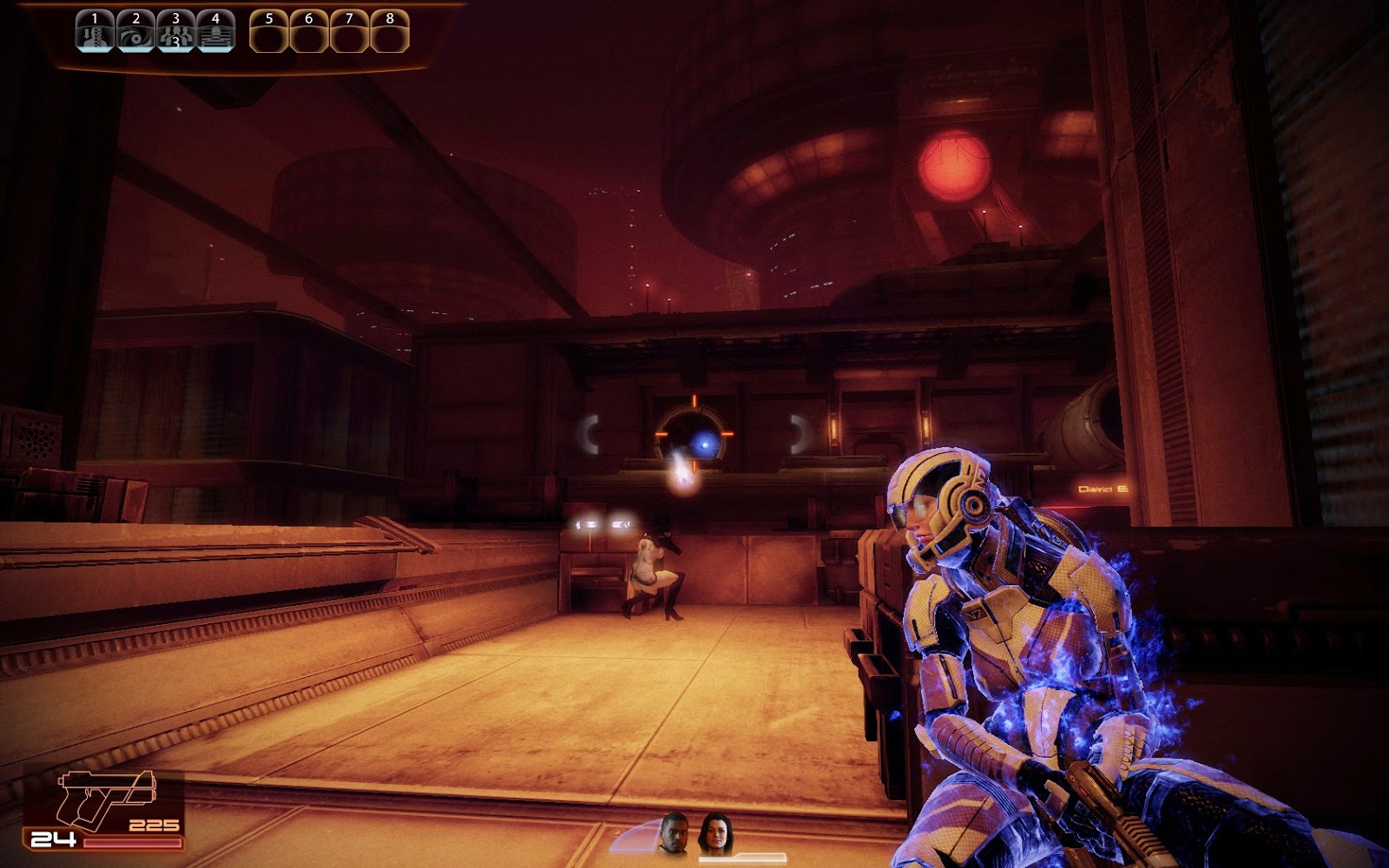The height and width of the screenshot is (868, 1389).
Task: Select the striped silhouette power in slot 4
Action: click(215, 31)
